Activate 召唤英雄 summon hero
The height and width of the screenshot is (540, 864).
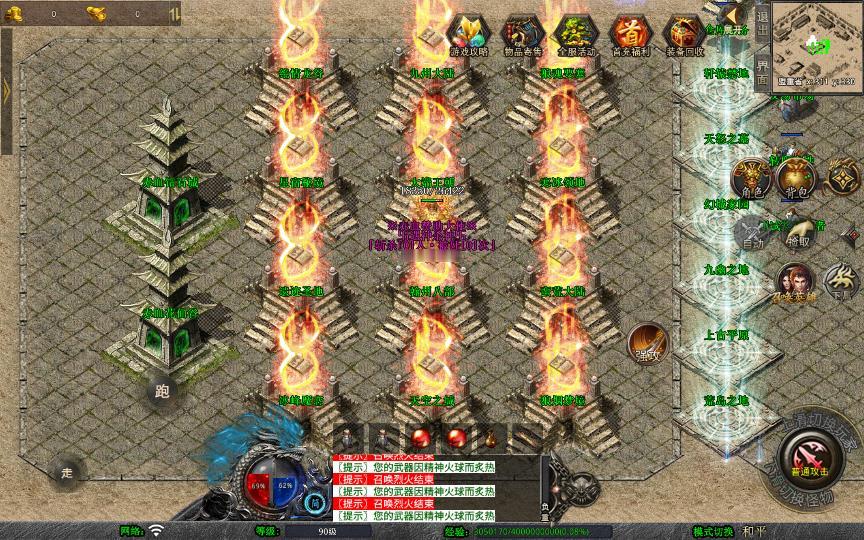click(x=795, y=283)
